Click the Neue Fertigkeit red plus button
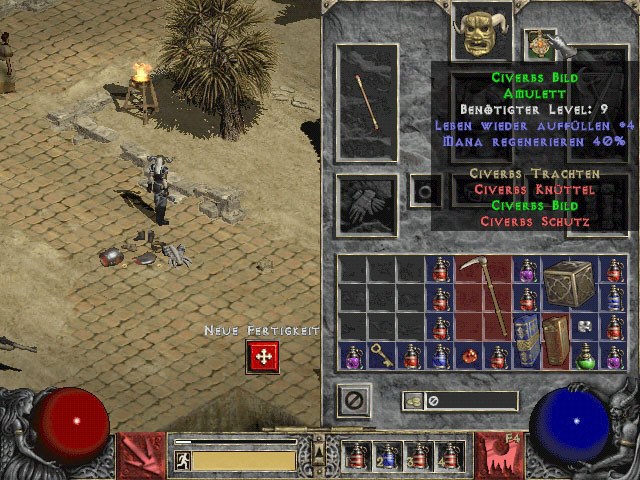Screen dimensions: 640x480 tap(262, 356)
